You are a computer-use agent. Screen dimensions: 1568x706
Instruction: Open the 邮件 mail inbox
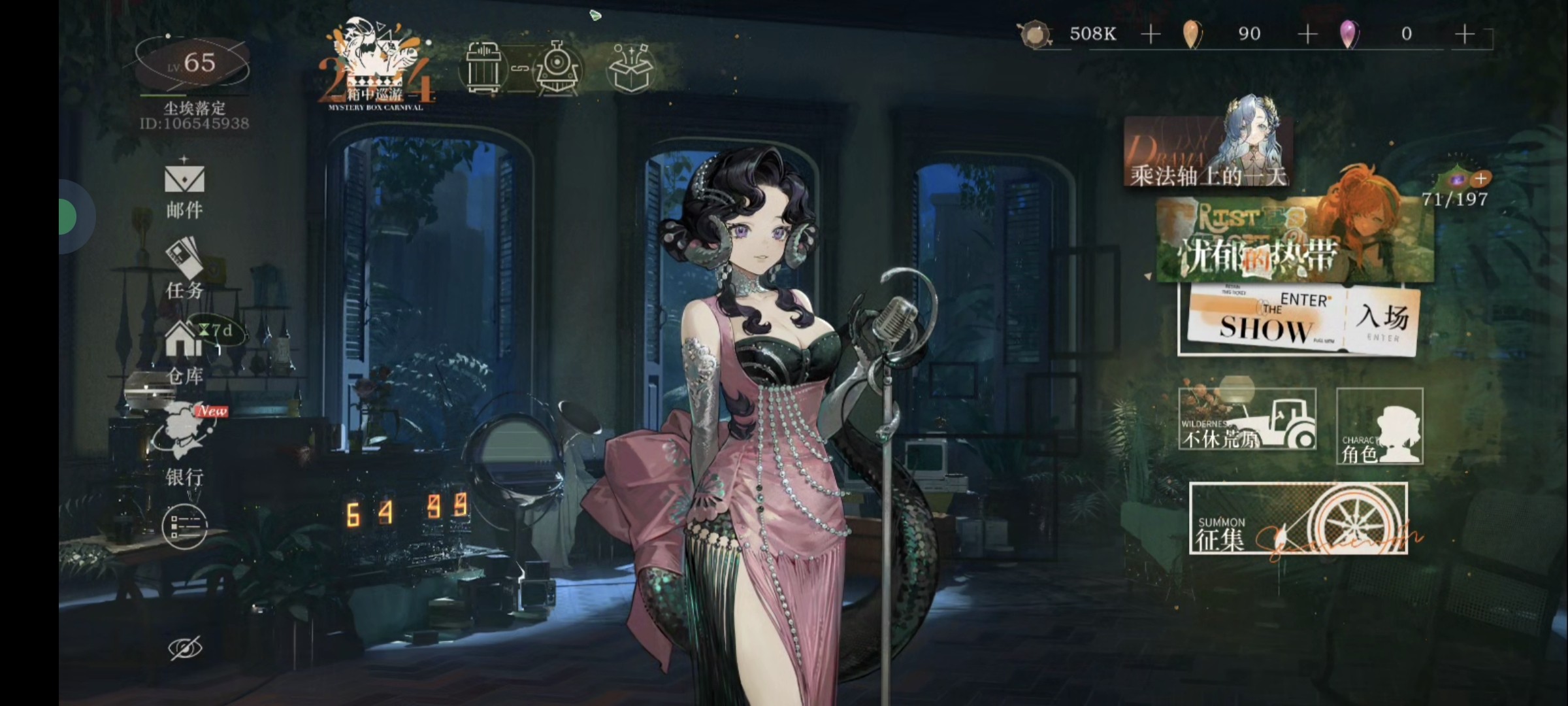pos(184,189)
